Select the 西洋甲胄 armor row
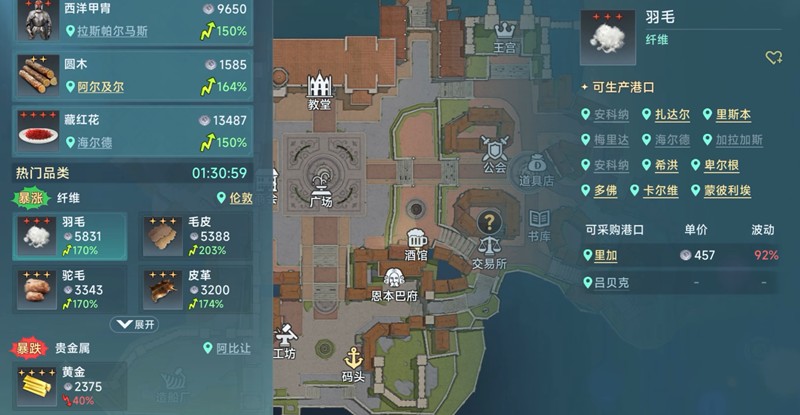The image size is (800, 415). (x=130, y=22)
